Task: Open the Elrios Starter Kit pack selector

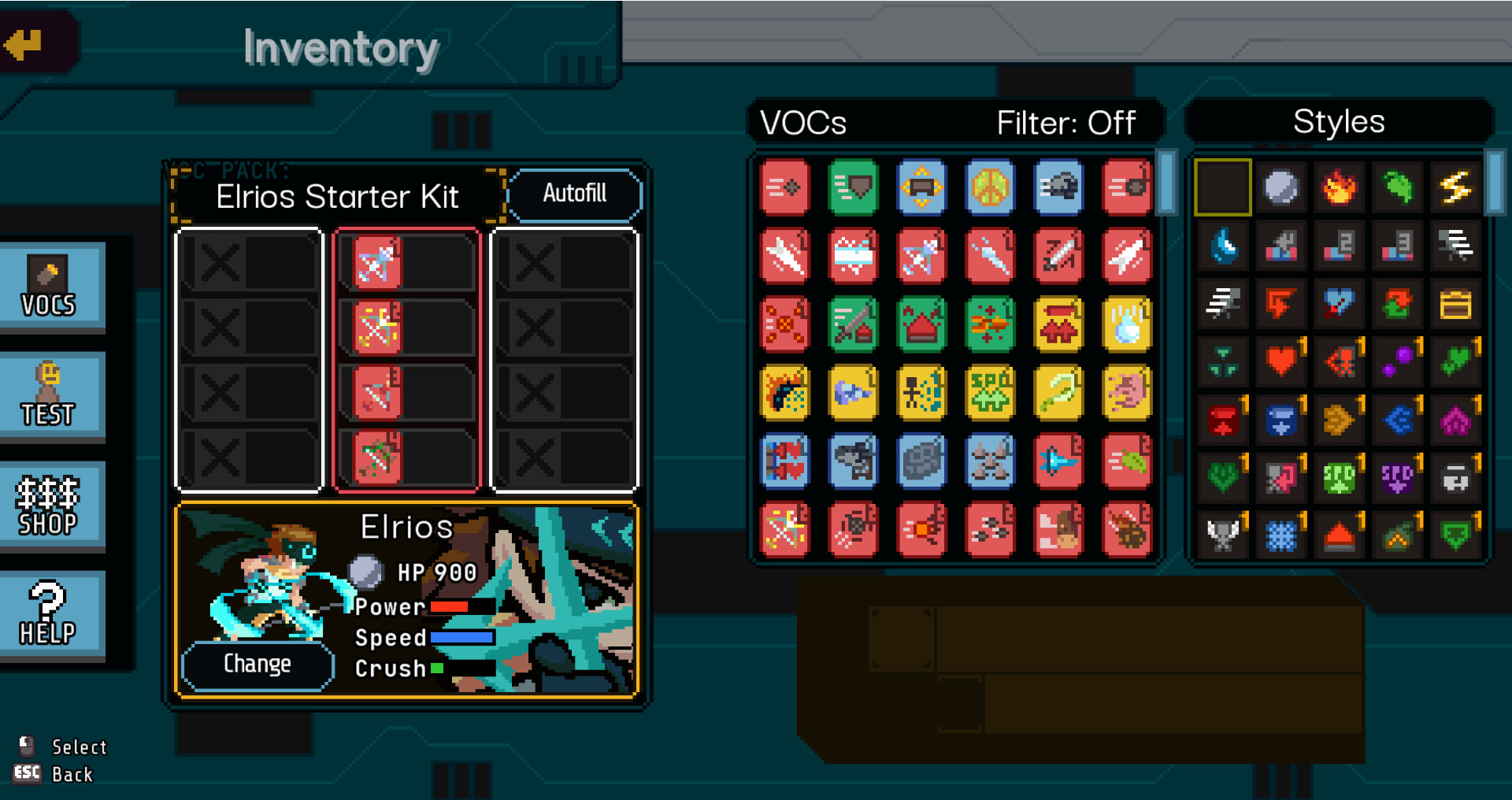Action: tap(337, 197)
